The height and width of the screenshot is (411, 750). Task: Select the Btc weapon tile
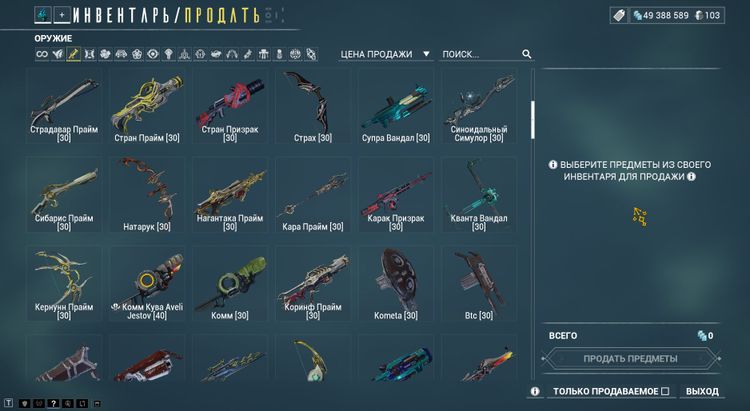[478, 283]
